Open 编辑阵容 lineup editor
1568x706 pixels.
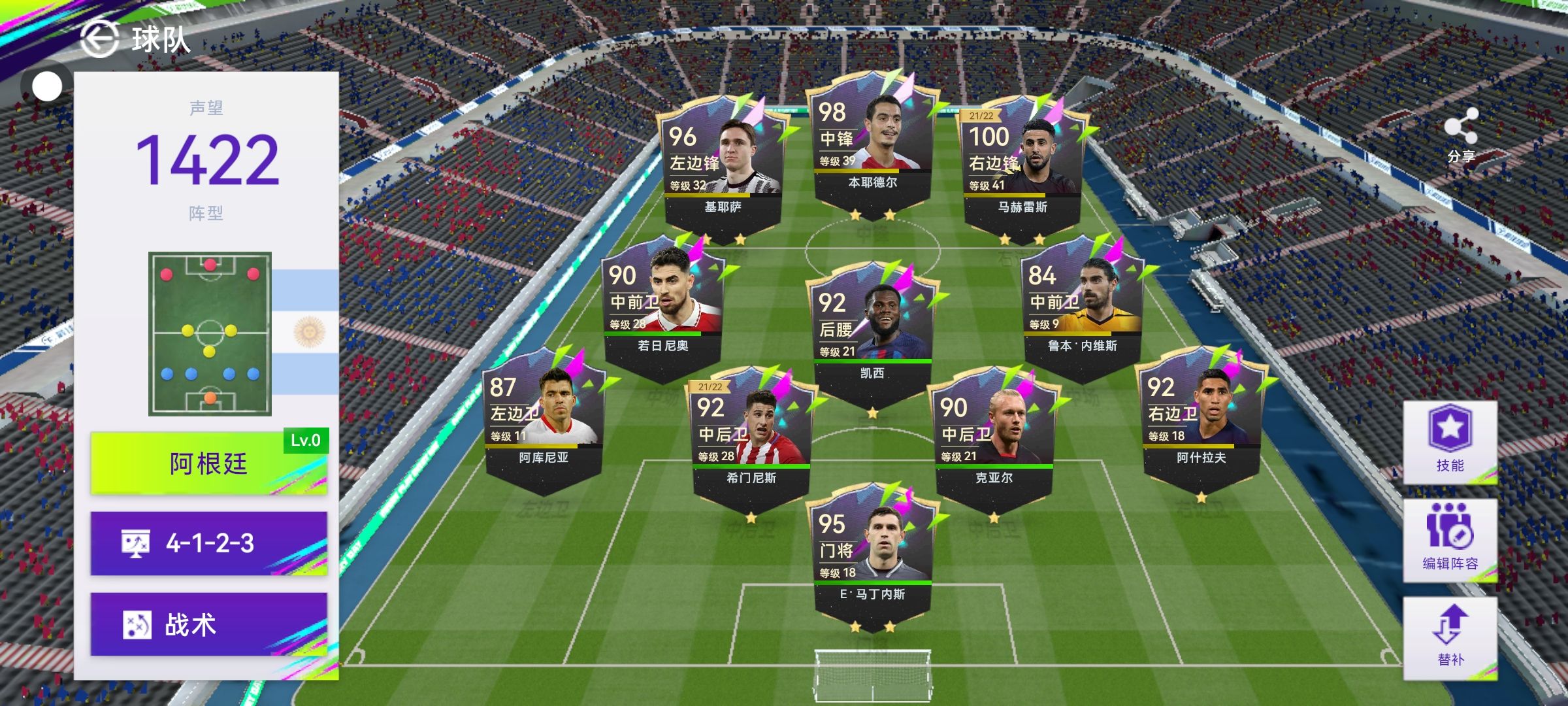1450,540
